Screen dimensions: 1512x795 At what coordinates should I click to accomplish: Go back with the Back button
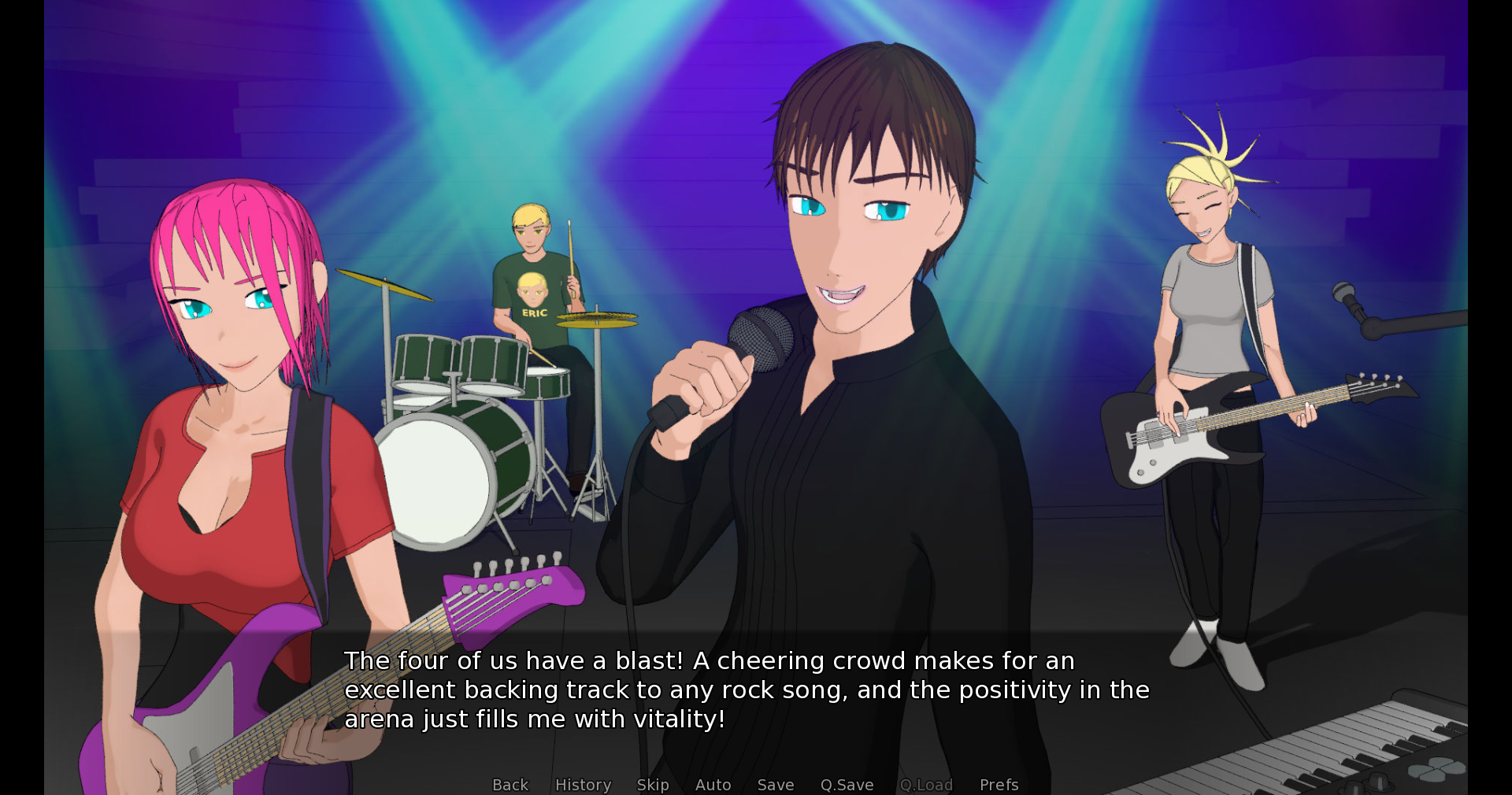coord(510,785)
